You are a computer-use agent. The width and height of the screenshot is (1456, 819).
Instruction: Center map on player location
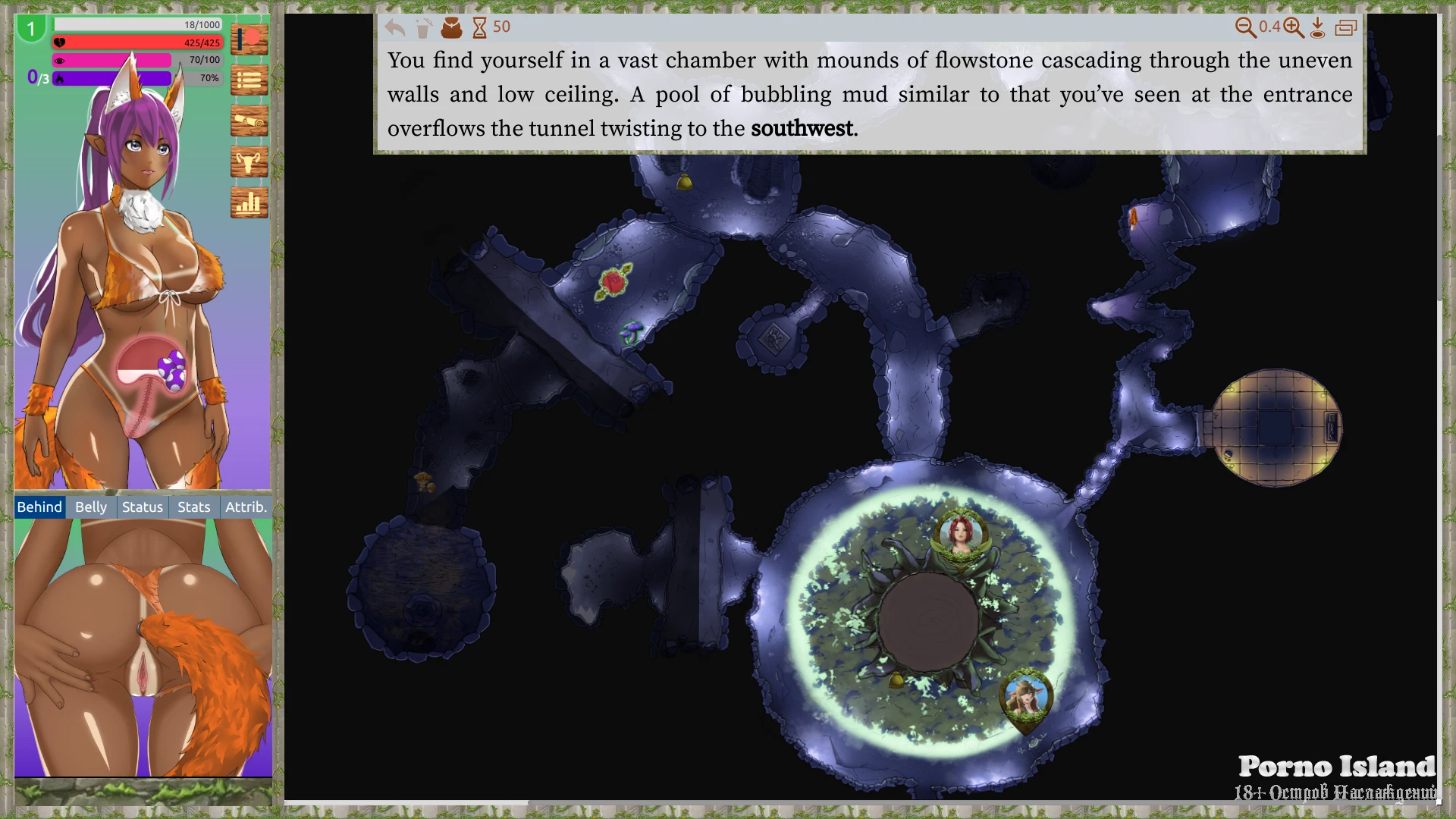1318,28
